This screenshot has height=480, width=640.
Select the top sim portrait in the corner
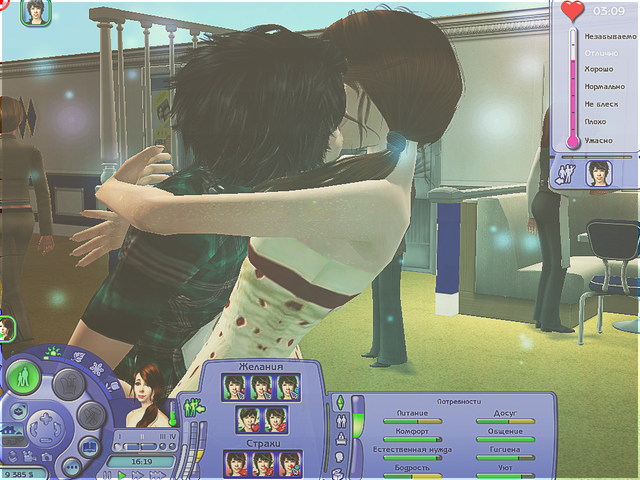point(38,11)
